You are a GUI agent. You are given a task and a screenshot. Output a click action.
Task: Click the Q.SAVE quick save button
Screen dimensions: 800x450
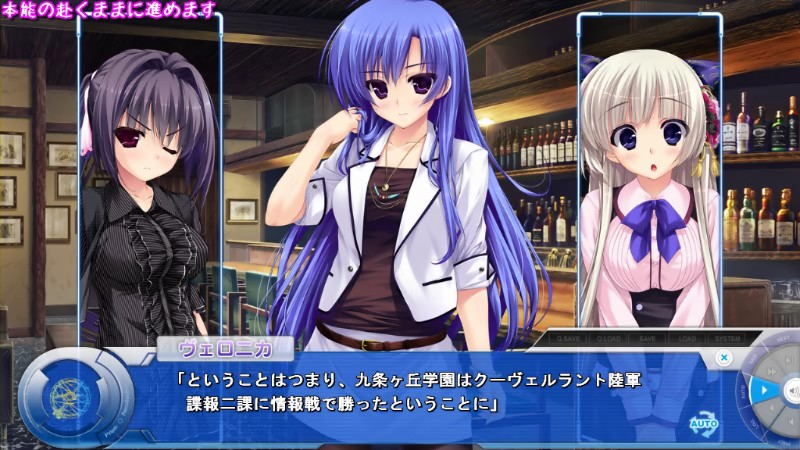tap(567, 338)
